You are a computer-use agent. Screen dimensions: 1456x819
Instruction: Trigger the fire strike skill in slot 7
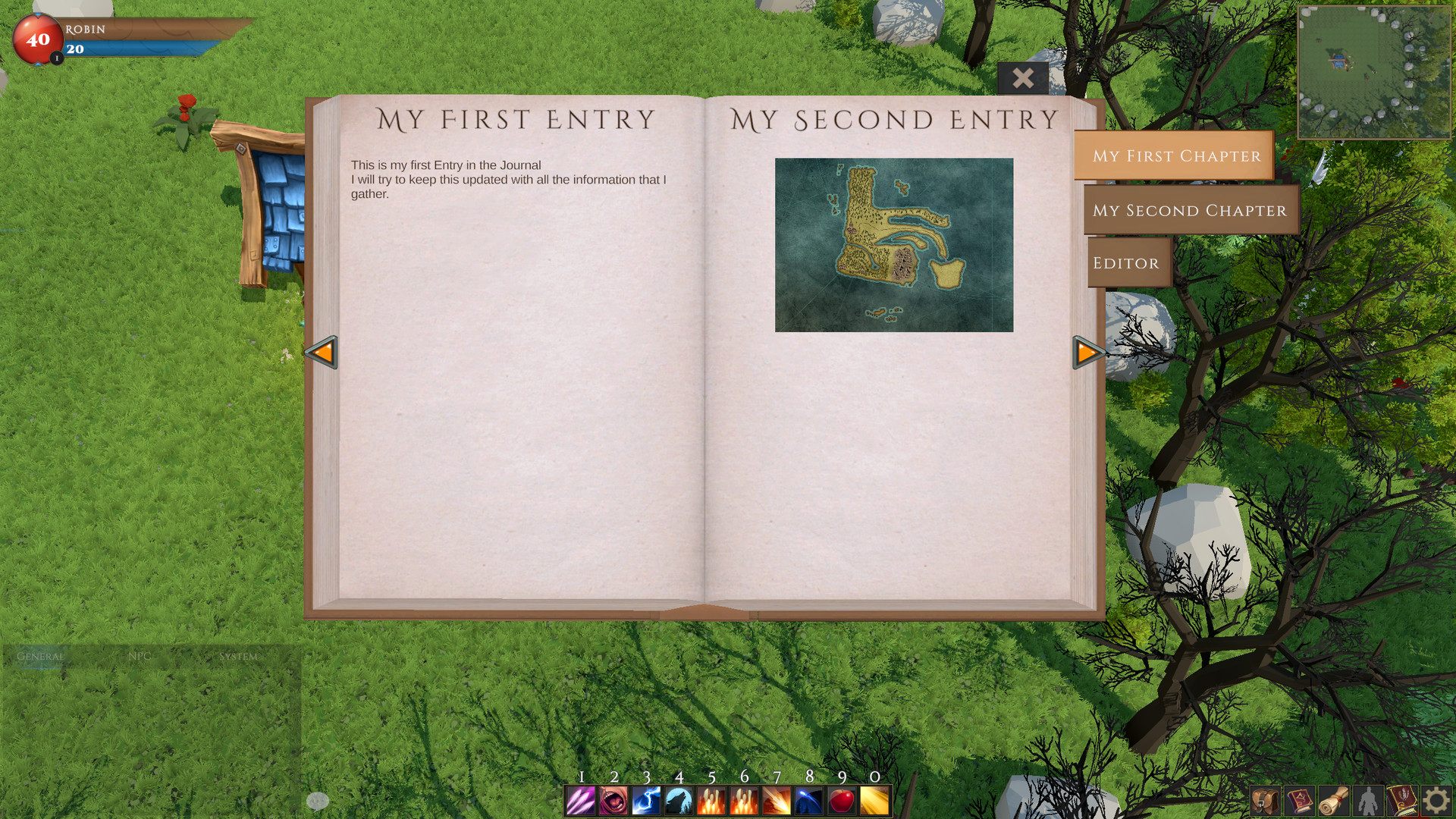click(778, 801)
